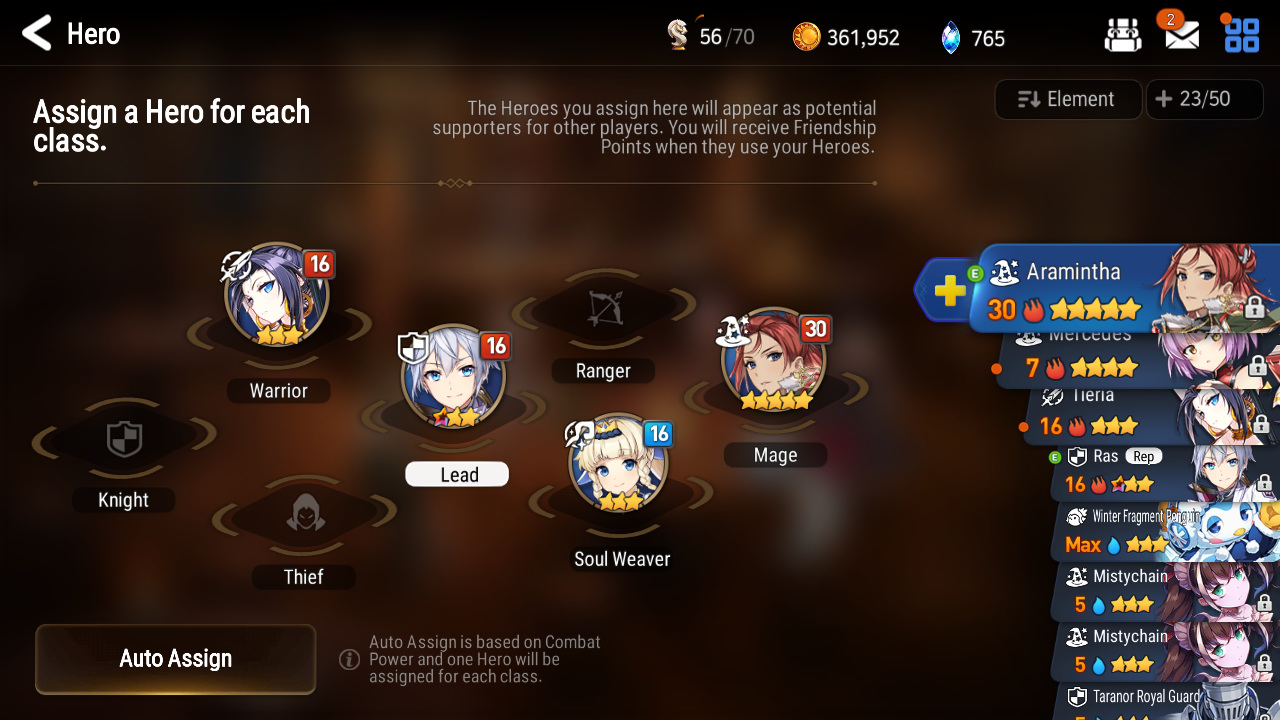
Task: Choose the empty Thief slot
Action: click(304, 516)
